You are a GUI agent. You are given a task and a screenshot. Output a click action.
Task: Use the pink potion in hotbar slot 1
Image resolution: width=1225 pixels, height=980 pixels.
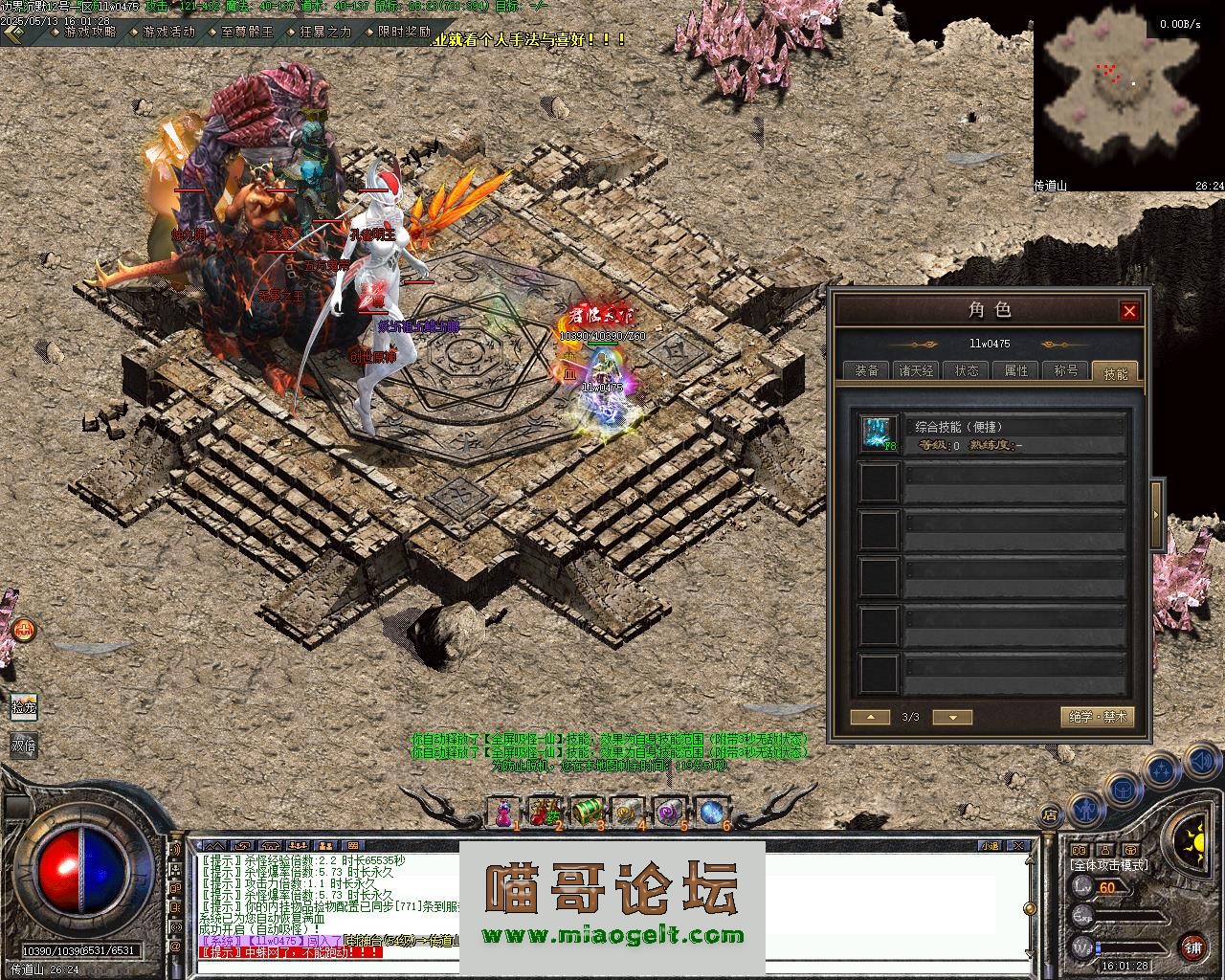(x=503, y=812)
